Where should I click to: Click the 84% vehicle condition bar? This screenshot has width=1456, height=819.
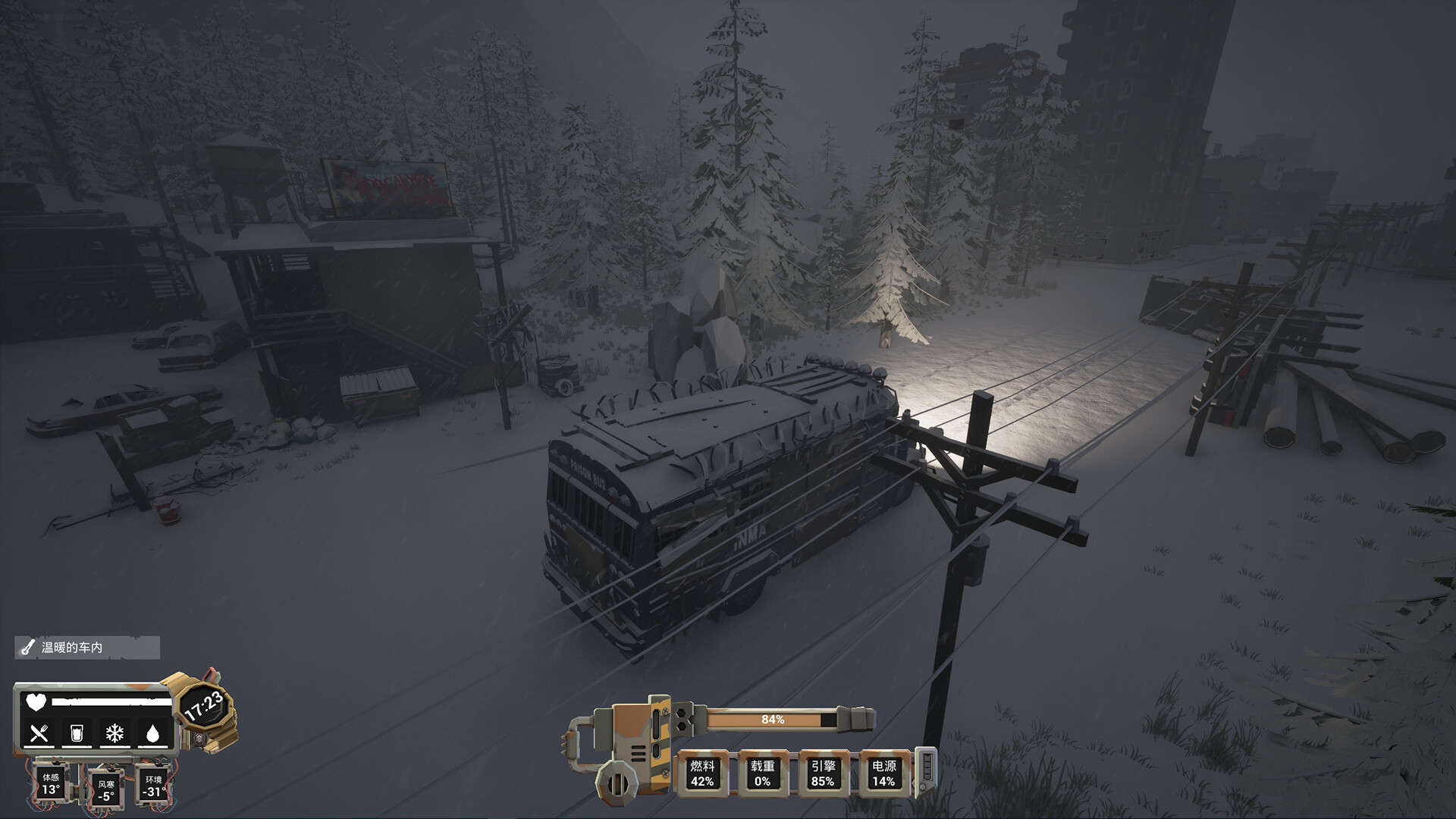pyautogui.click(x=775, y=721)
